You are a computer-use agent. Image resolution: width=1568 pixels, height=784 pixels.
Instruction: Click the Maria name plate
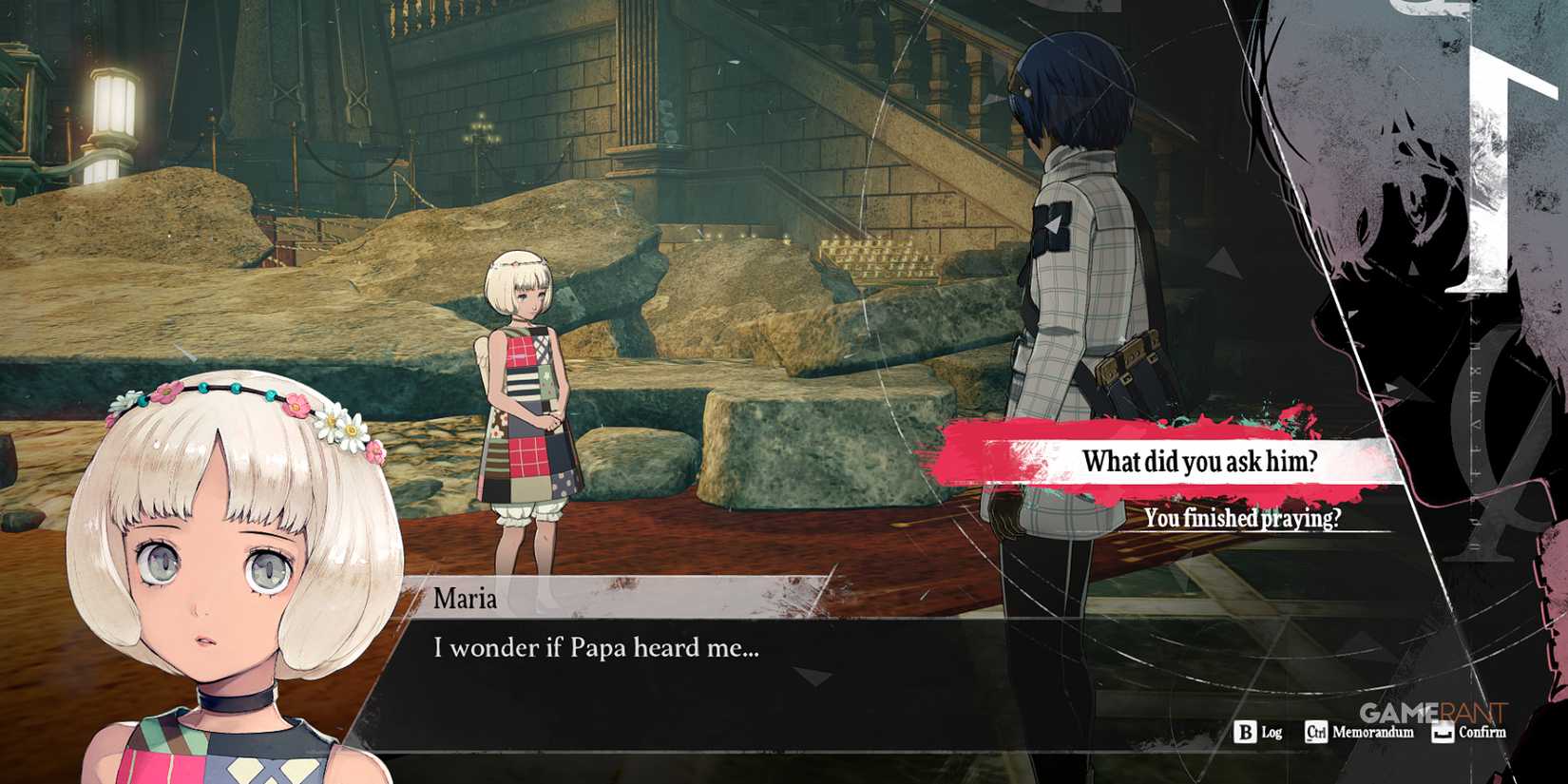pyautogui.click(x=466, y=599)
